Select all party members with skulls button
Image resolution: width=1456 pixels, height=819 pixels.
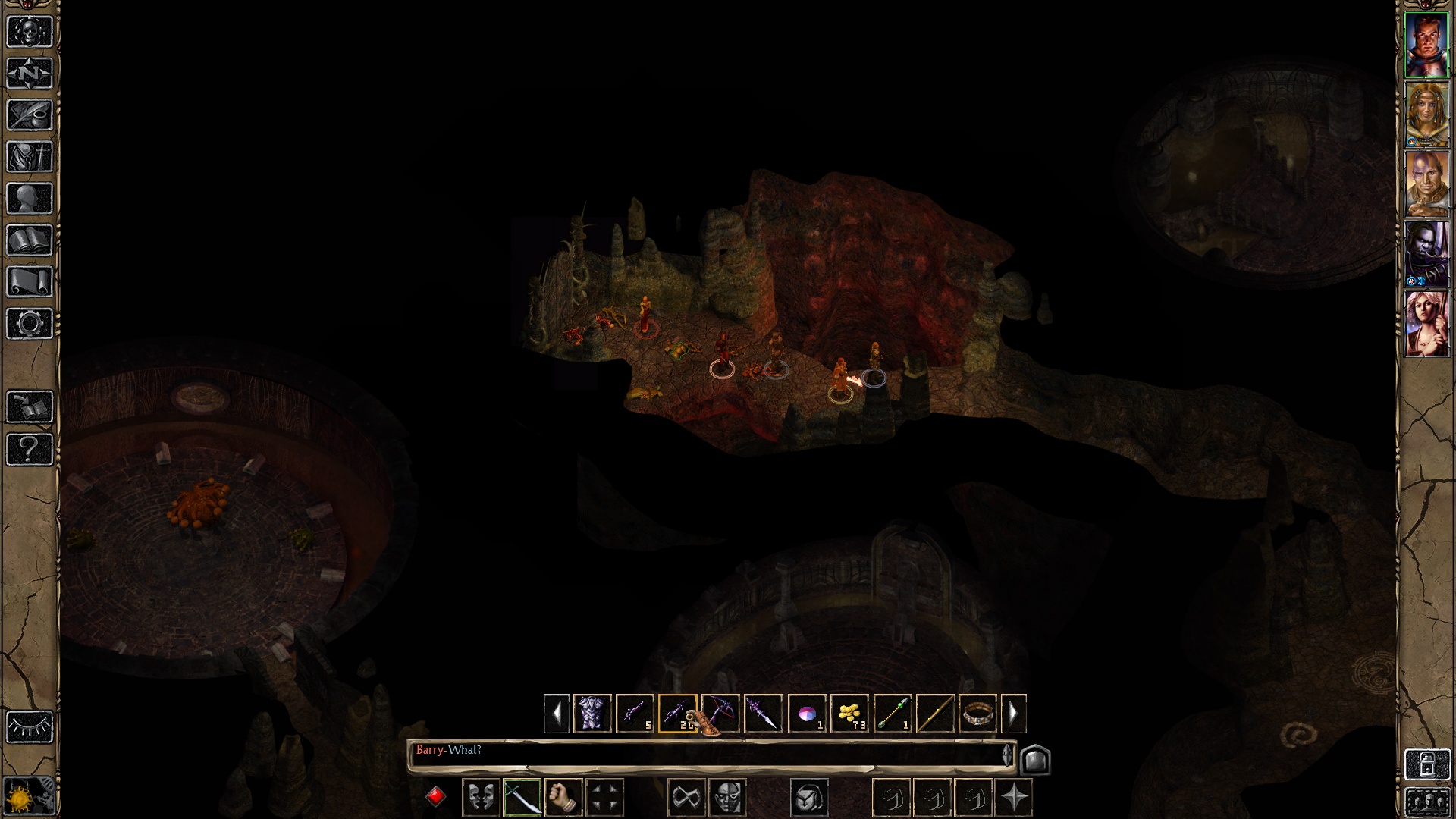click(1426, 802)
